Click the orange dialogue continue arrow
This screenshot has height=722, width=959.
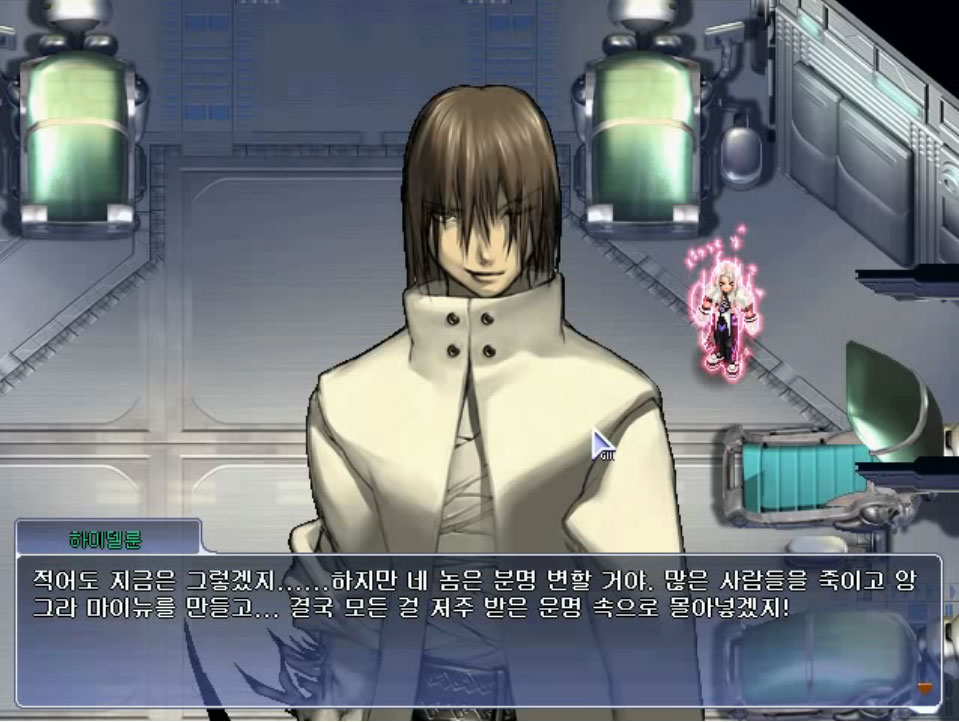(925, 688)
